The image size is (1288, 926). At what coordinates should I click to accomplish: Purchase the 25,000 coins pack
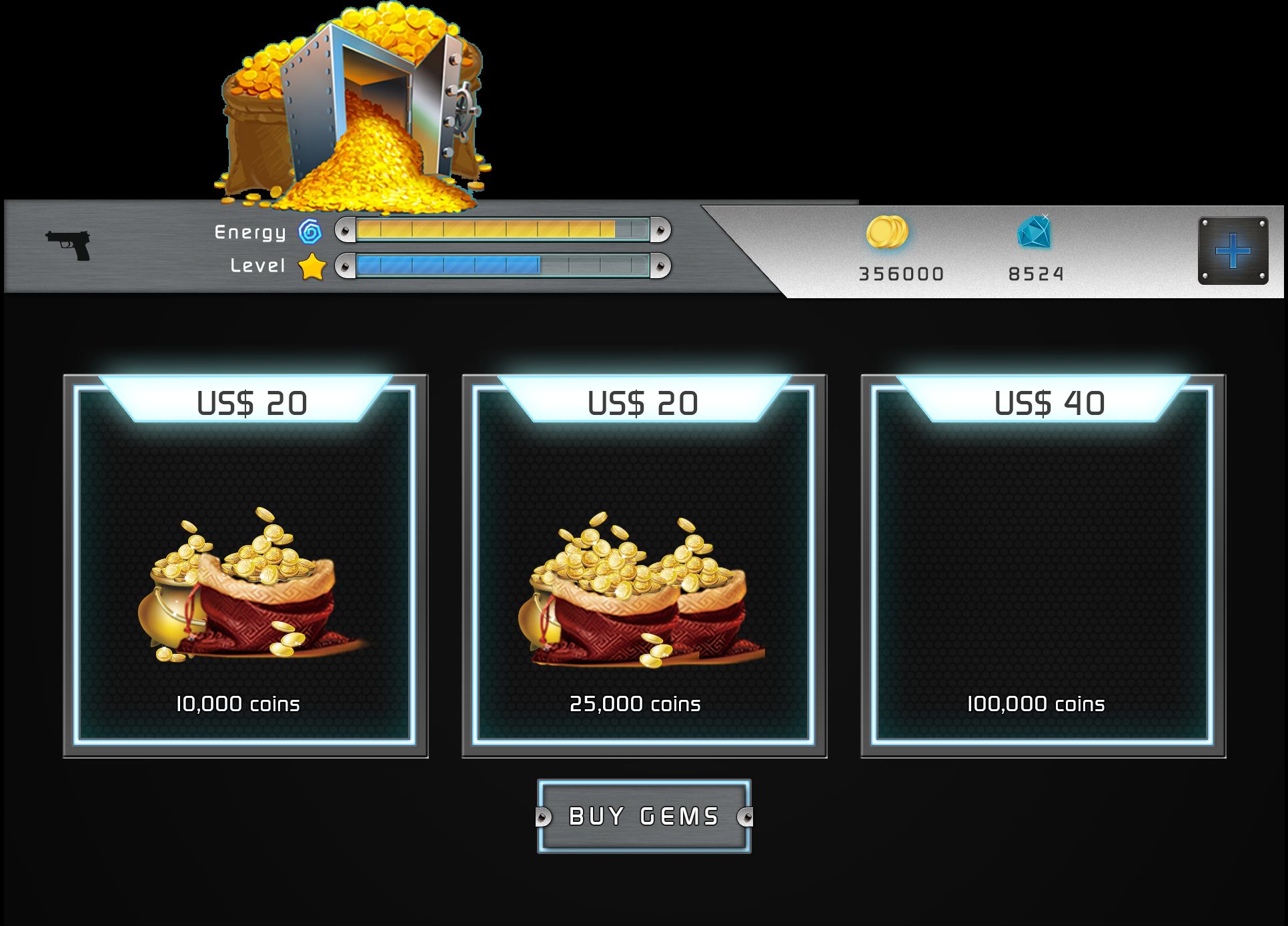(644, 566)
